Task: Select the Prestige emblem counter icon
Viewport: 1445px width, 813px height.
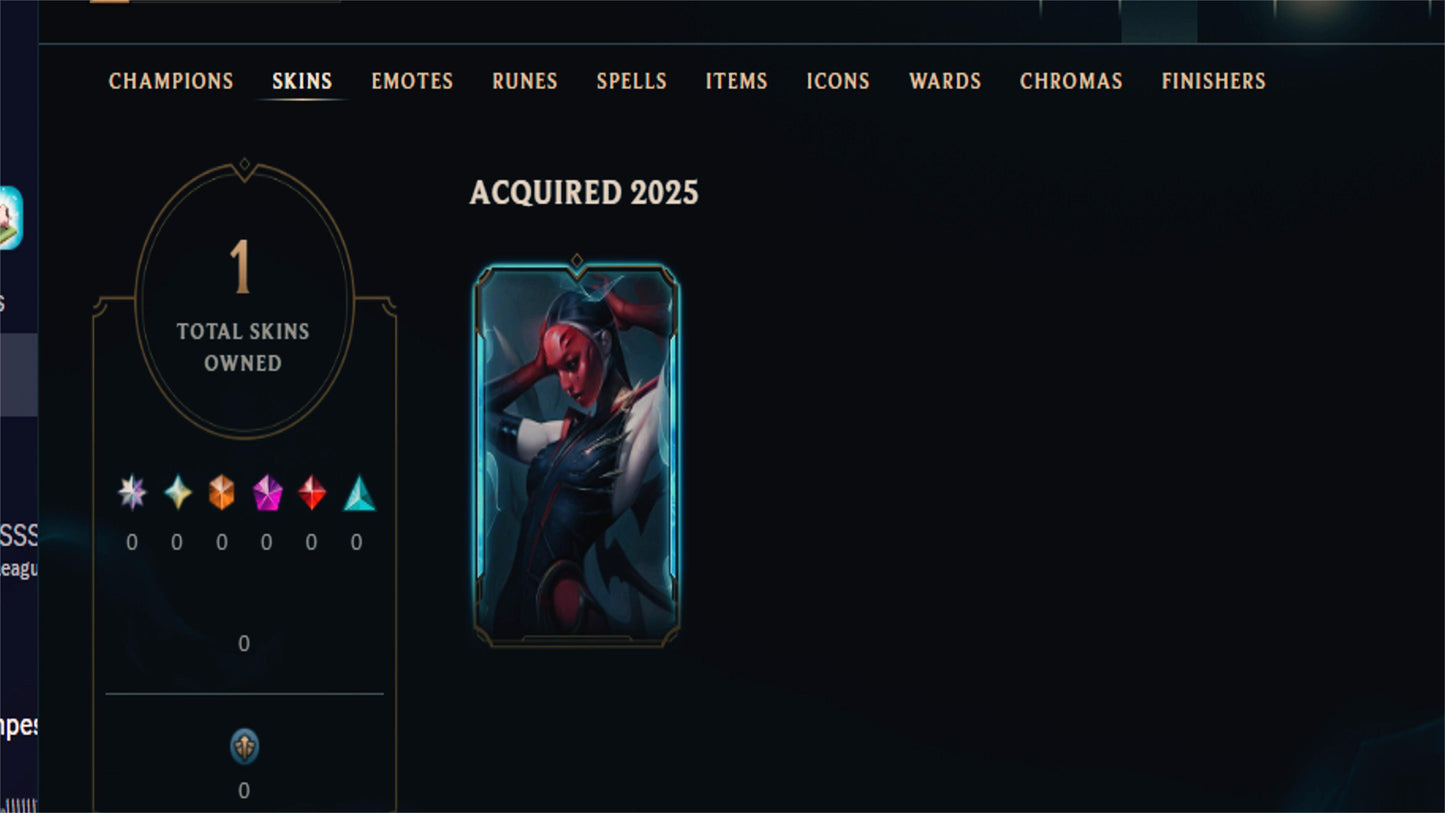Action: click(243, 746)
